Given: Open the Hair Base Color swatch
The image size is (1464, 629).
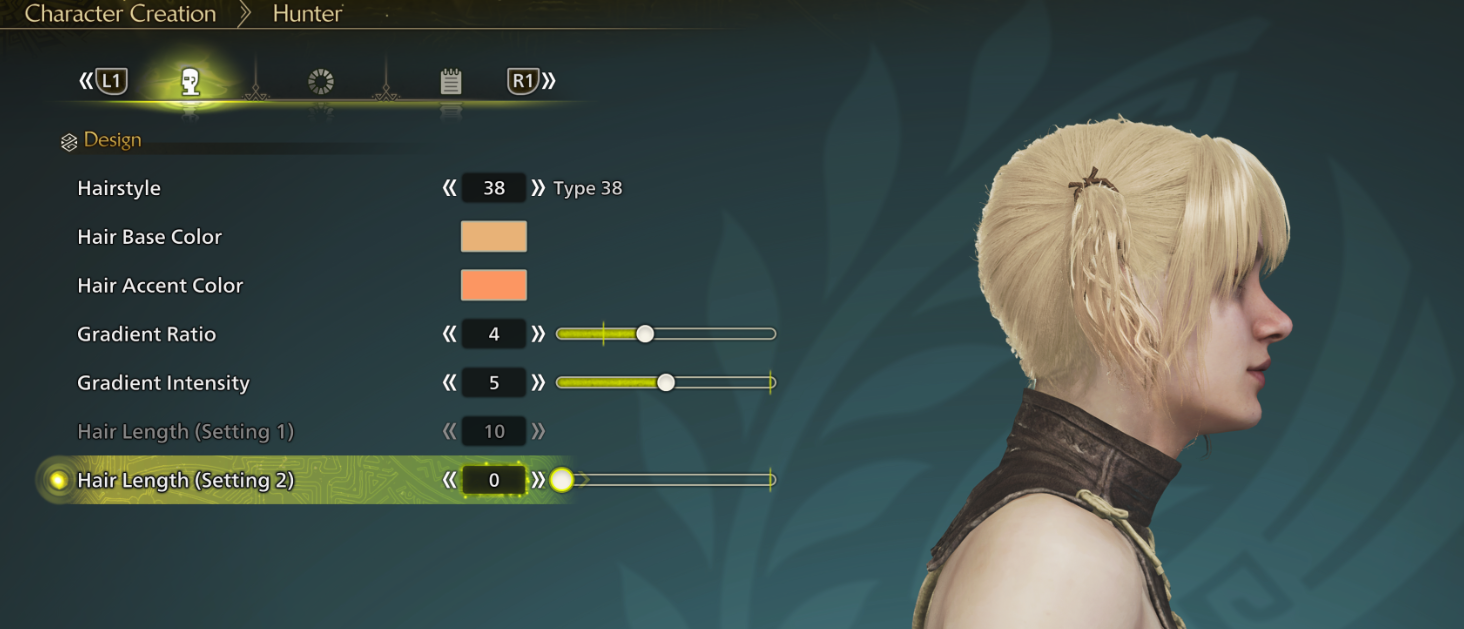Looking at the screenshot, I should [493, 237].
